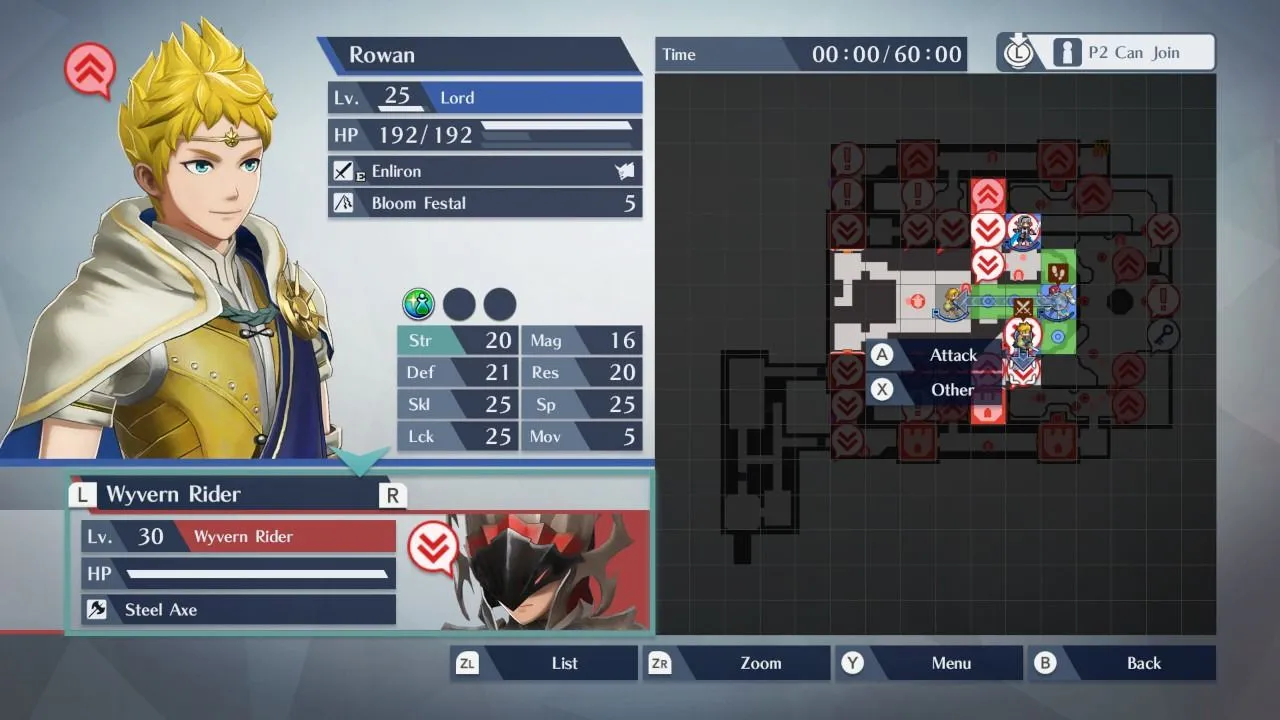Click the footprints movement marker on map
This screenshot has height=720, width=1280.
pos(1057,271)
